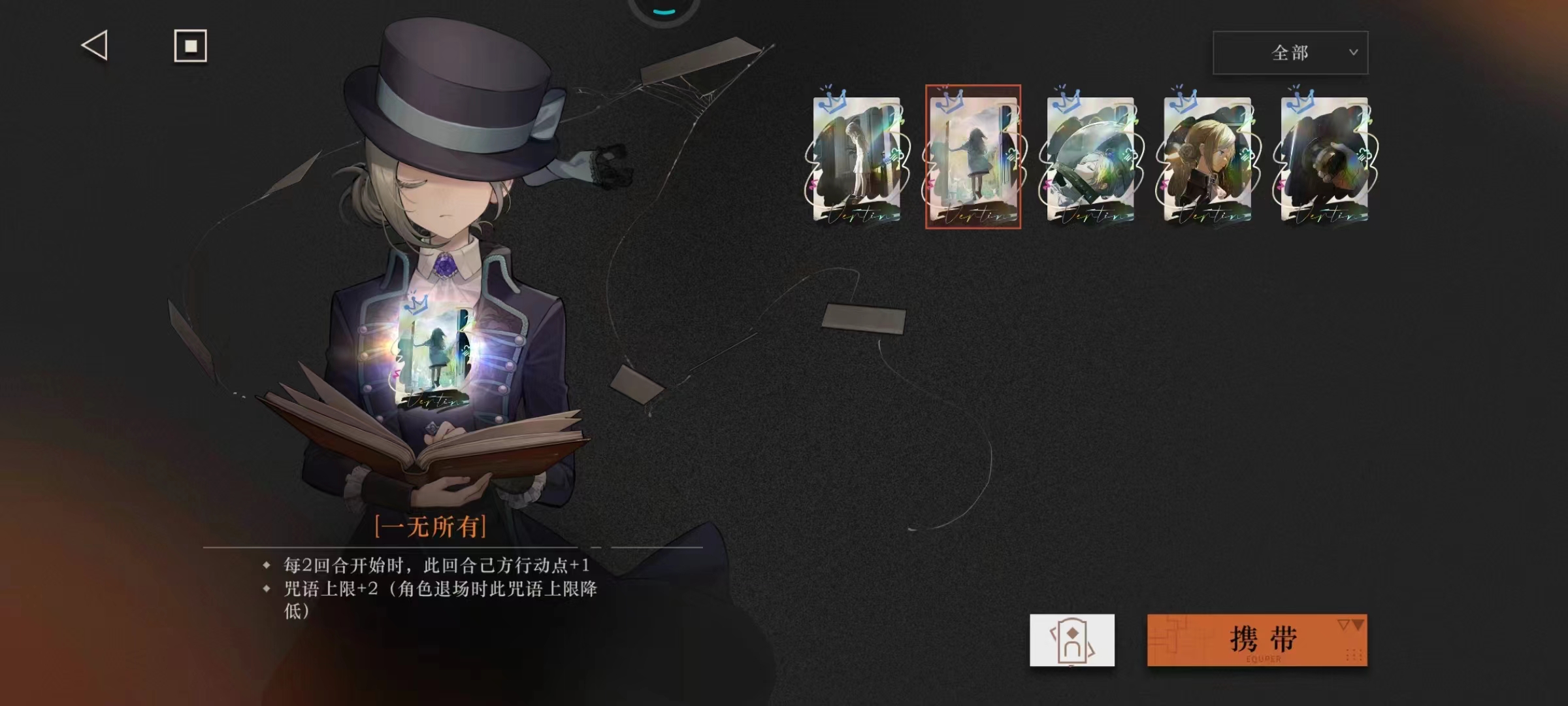The width and height of the screenshot is (1568, 706).
Task: Select the blonde girl profile card
Action: [1207, 158]
